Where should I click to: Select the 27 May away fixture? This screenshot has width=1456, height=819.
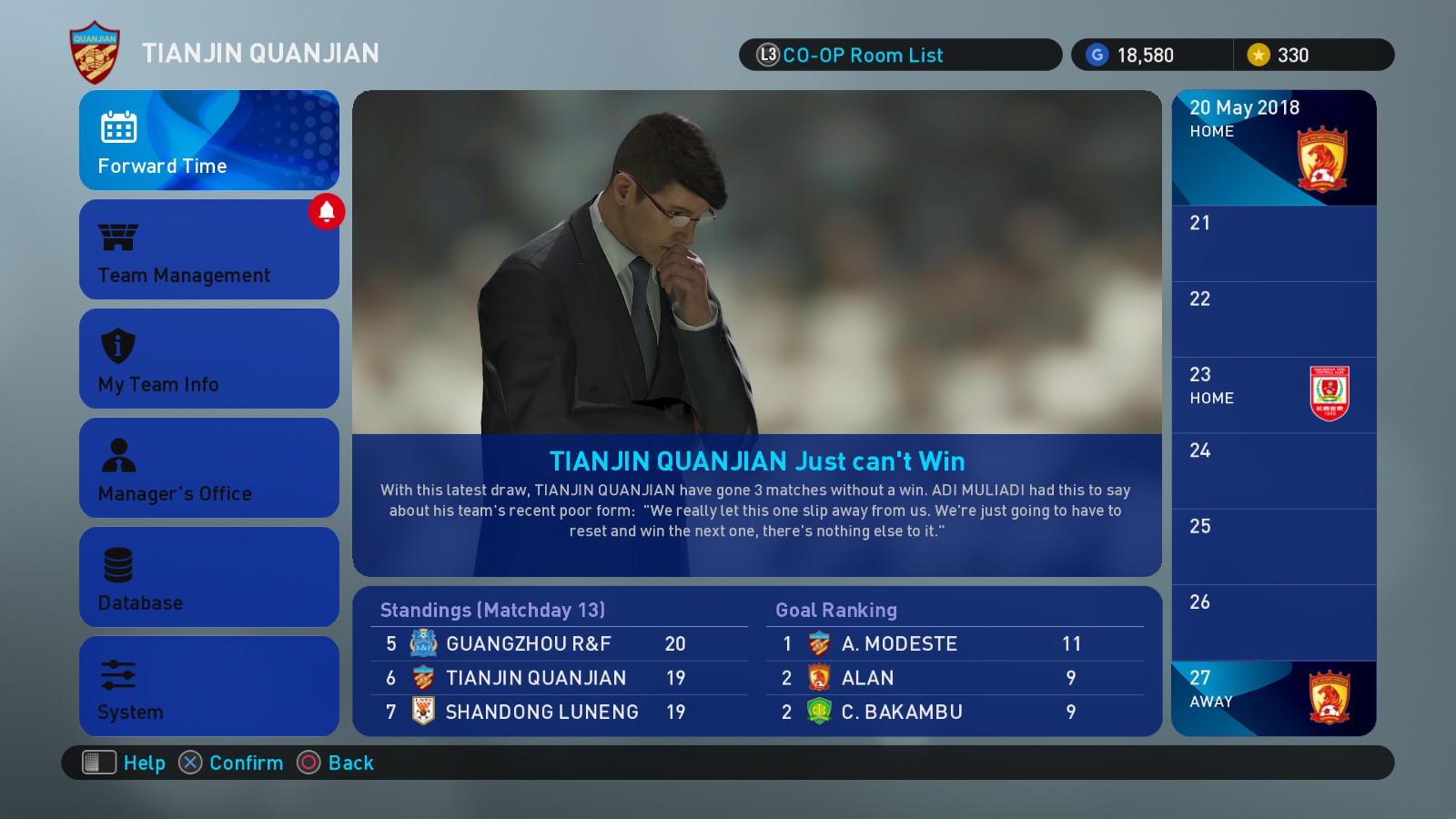coord(1273,698)
